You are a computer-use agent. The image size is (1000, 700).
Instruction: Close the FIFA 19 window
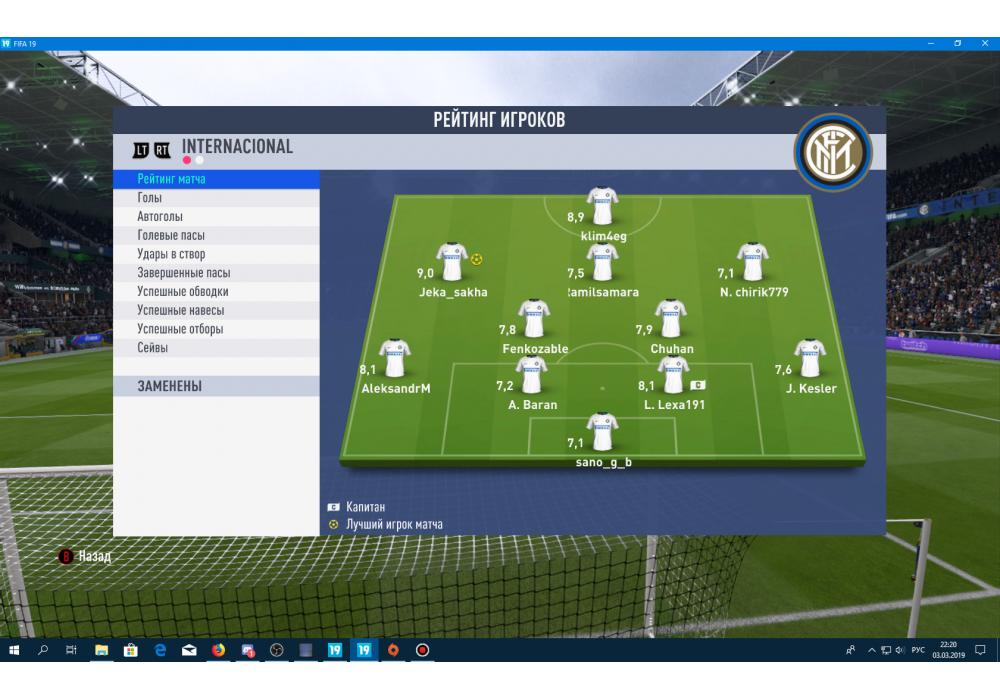[985, 44]
